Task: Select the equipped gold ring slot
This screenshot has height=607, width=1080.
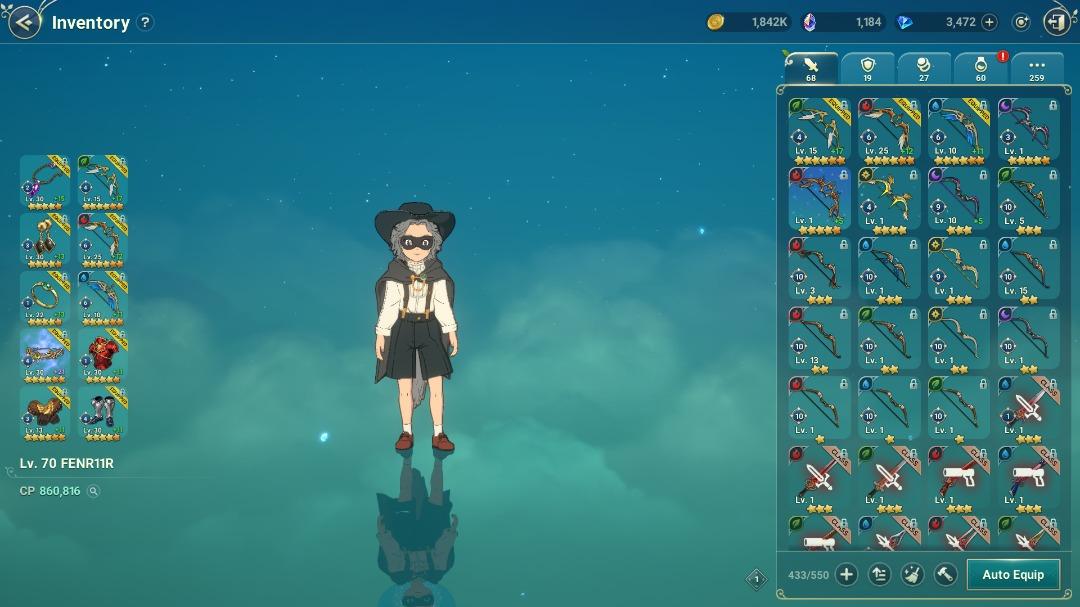Action: click(45, 296)
